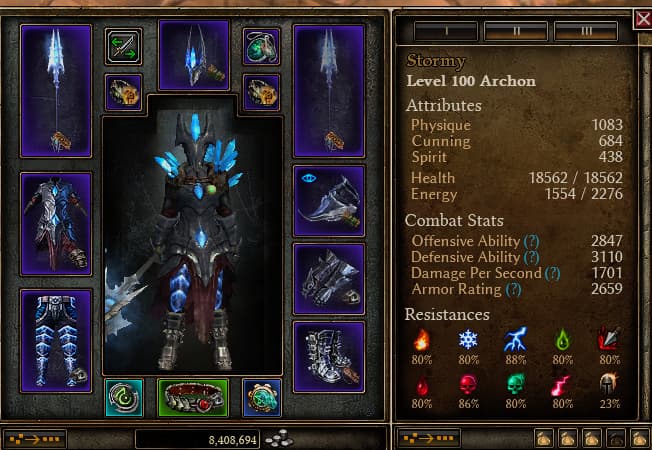Choose the chest armor slot

pos(56,222)
